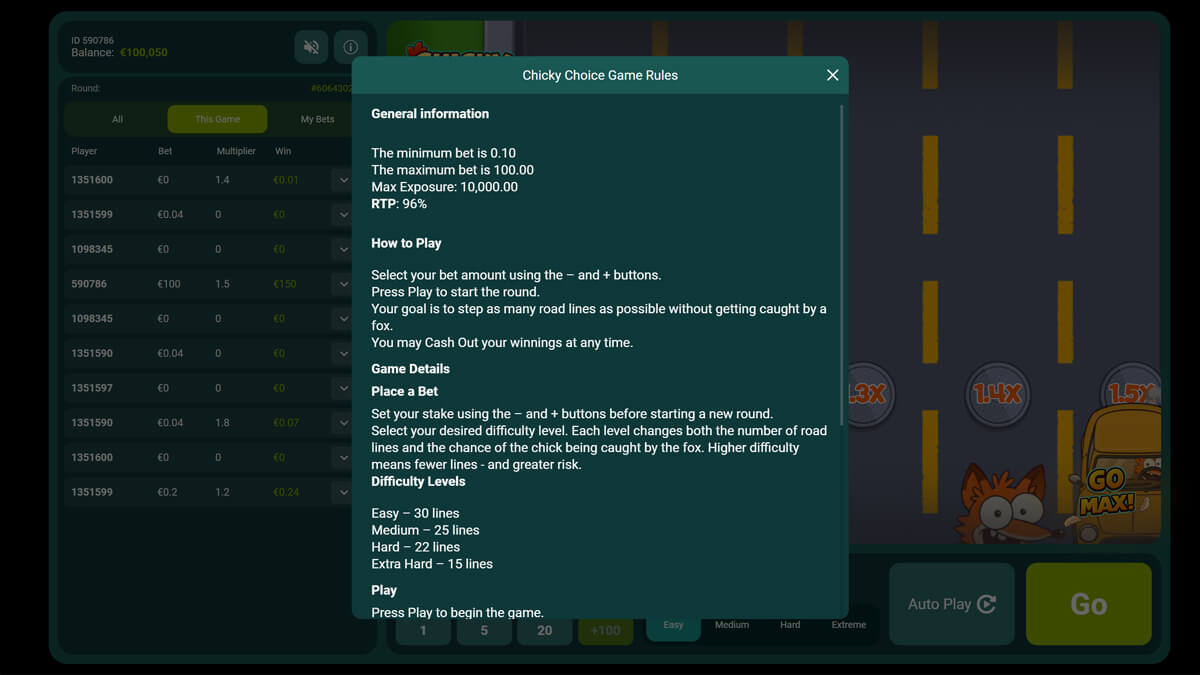
Task: Start the round with the Go button
Action: coord(1088,604)
